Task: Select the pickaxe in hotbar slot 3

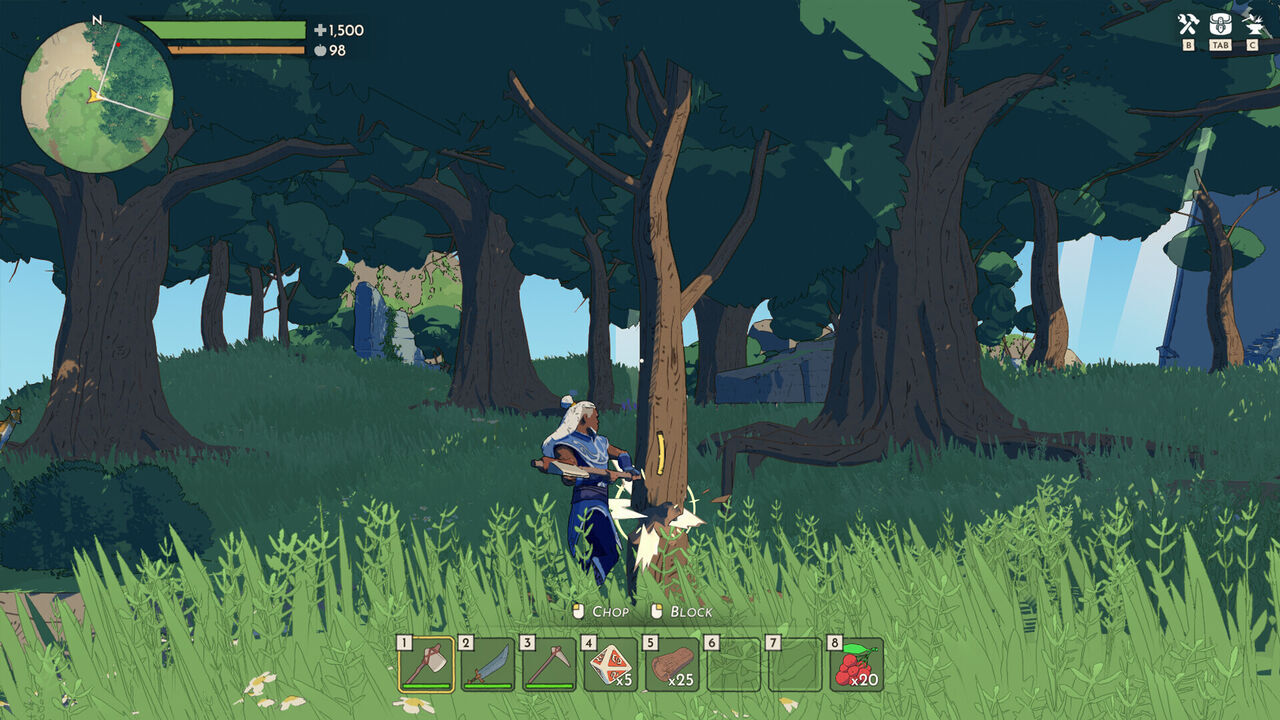Action: pyautogui.click(x=551, y=664)
